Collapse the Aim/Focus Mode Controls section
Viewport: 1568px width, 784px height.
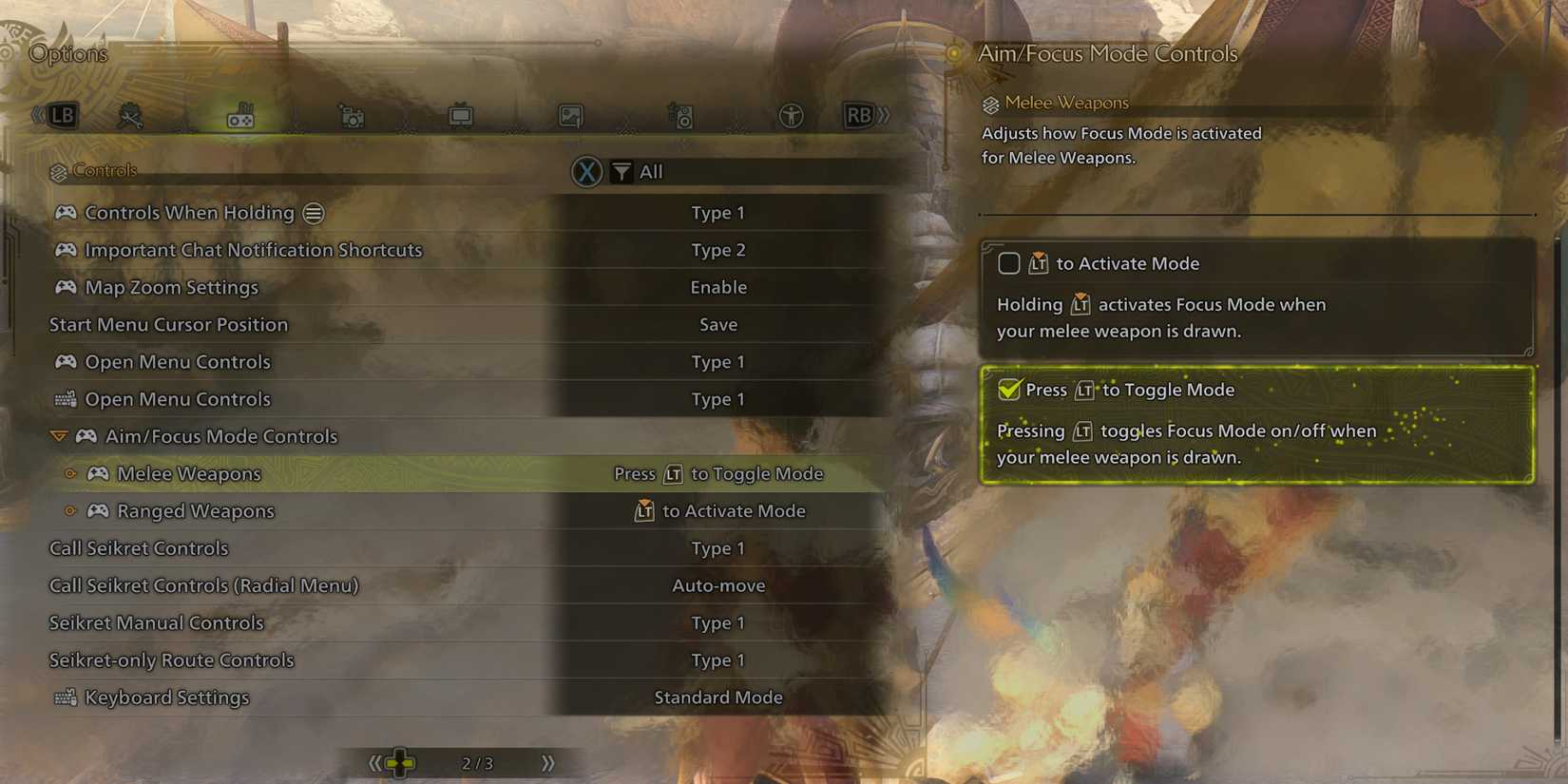pos(59,436)
